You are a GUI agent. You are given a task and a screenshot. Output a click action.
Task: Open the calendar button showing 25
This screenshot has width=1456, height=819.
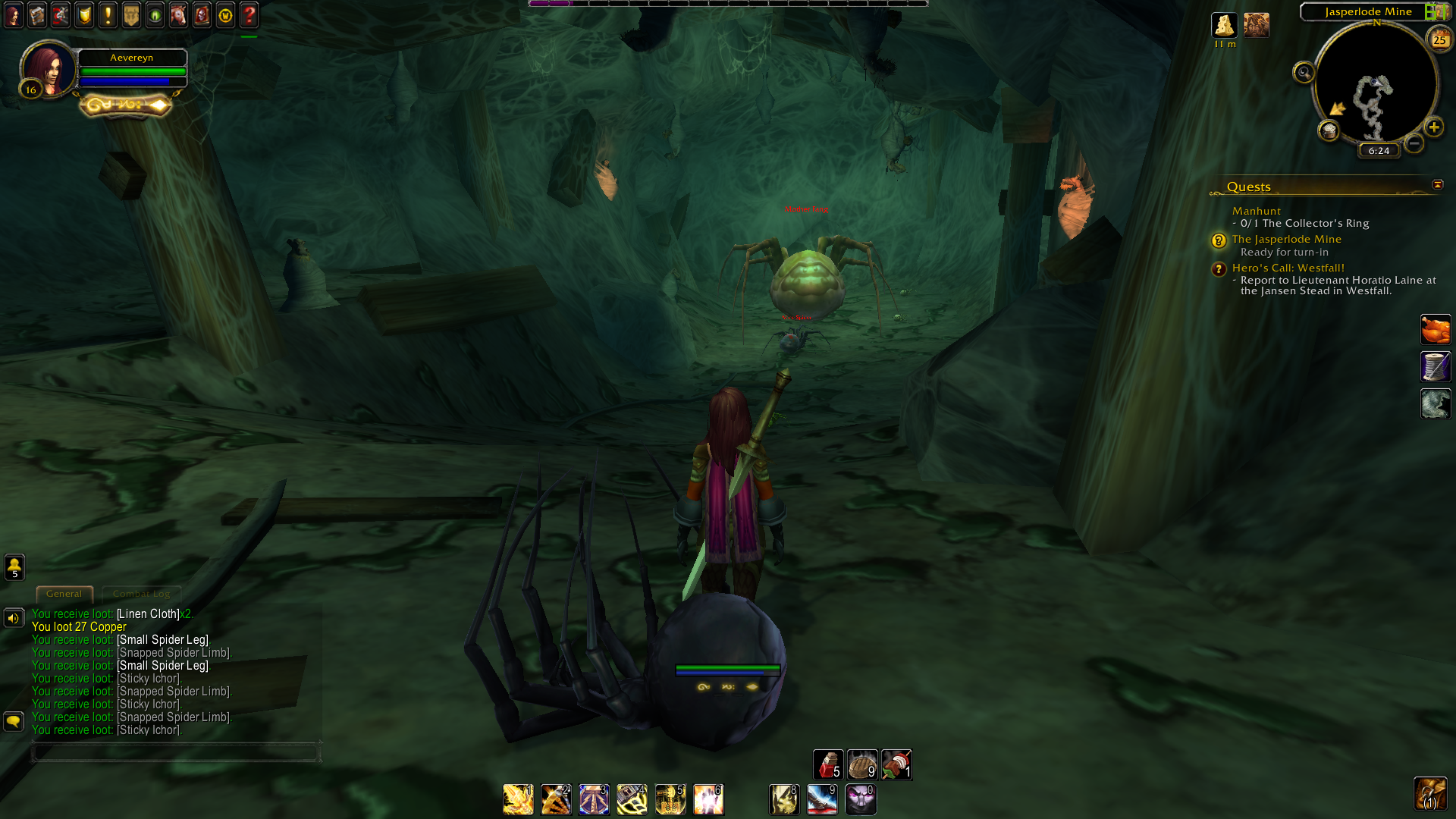(x=1439, y=39)
